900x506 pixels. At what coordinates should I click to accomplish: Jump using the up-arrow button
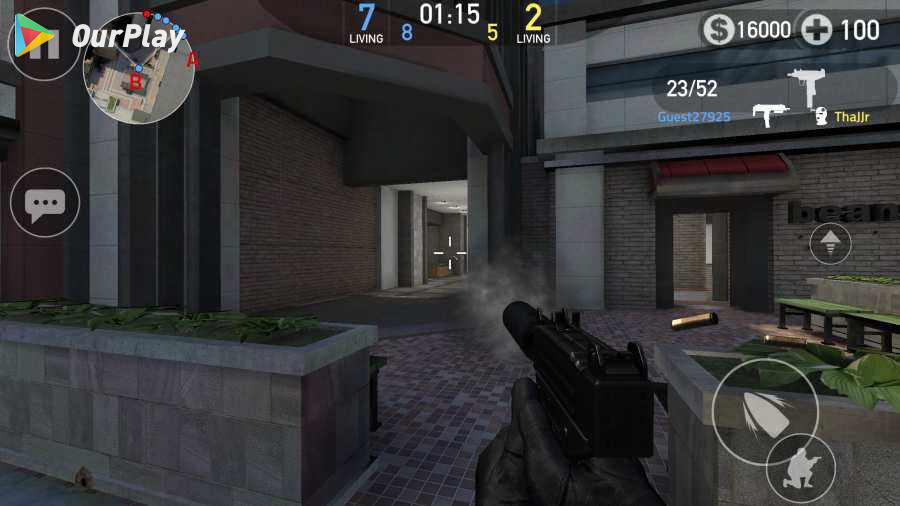click(830, 242)
